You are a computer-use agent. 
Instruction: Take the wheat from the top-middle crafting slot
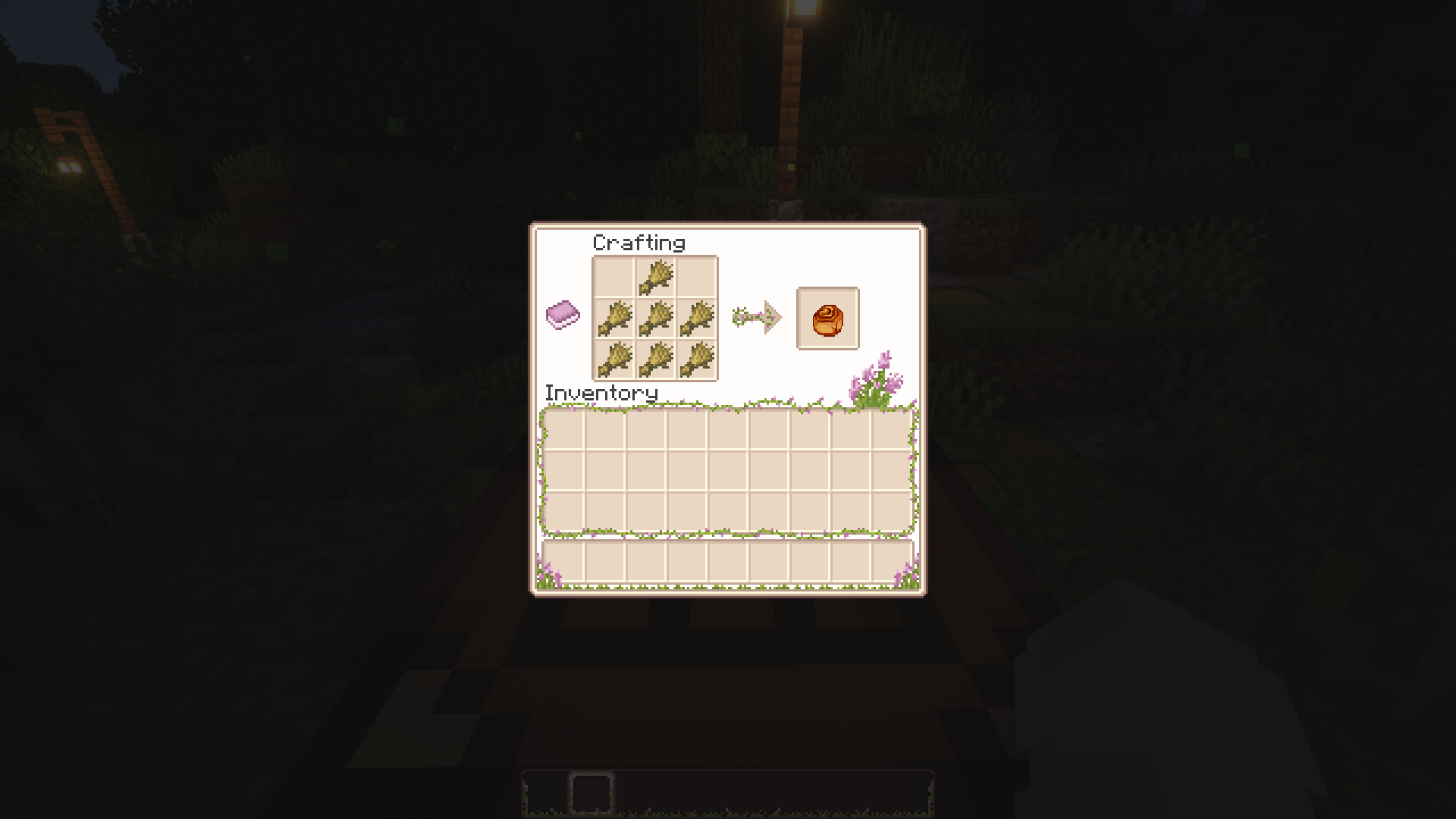click(654, 277)
